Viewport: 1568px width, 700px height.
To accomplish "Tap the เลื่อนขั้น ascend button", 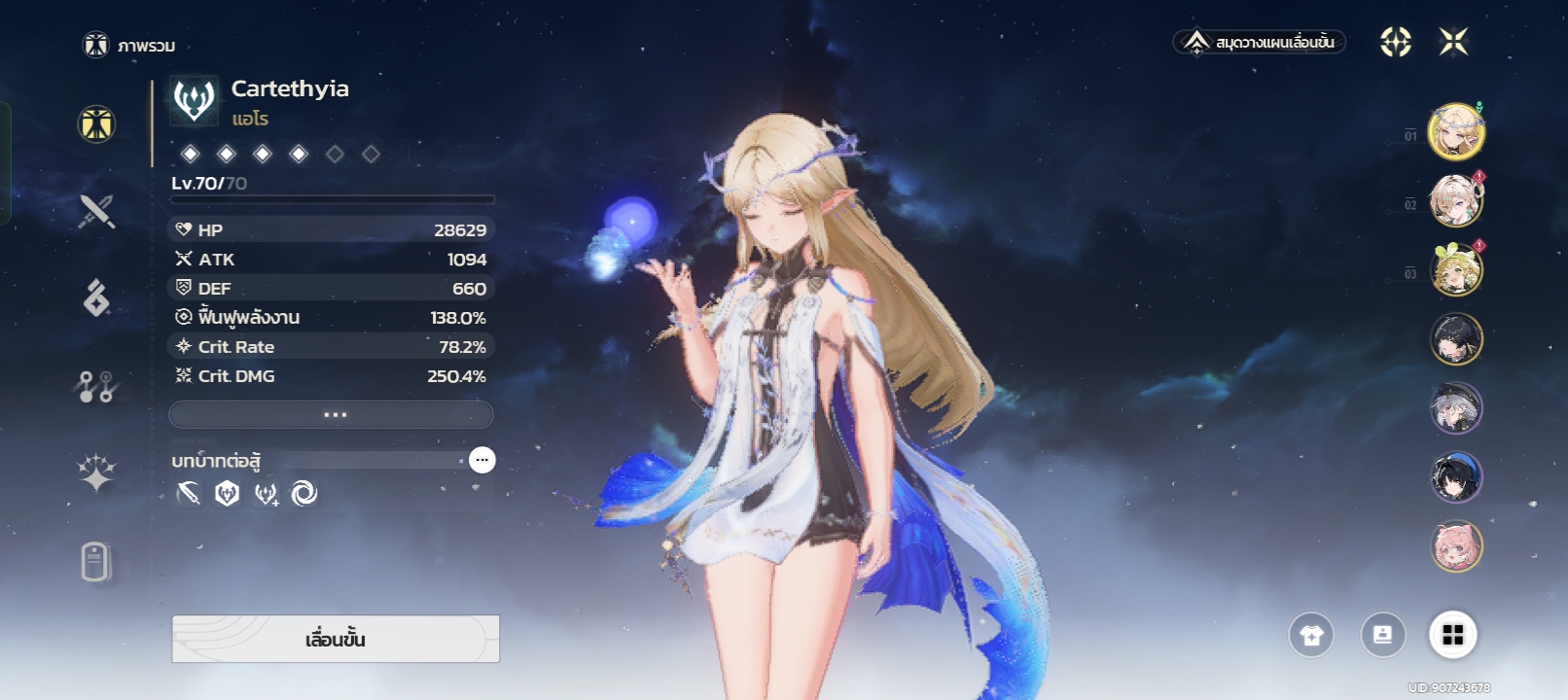I will pyautogui.click(x=336, y=639).
